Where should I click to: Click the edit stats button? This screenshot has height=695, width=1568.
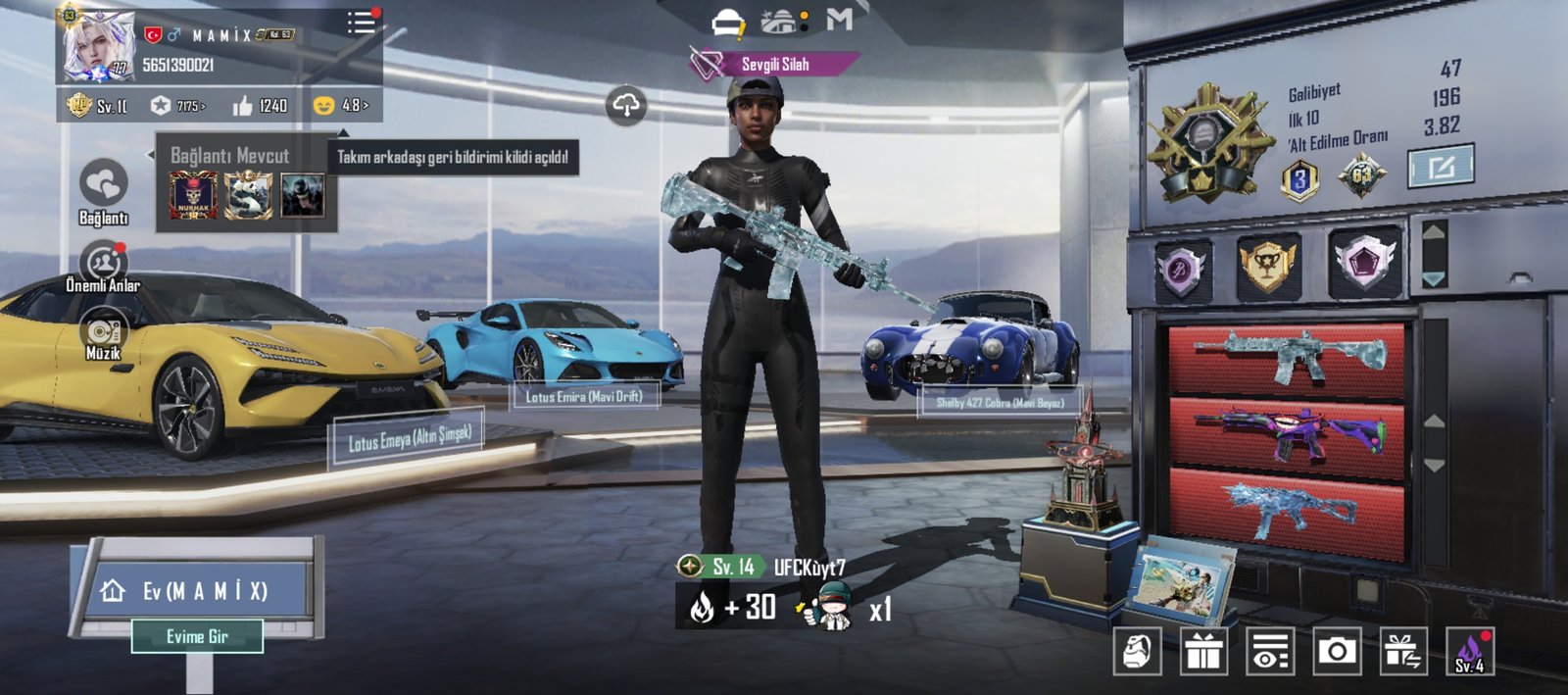(x=1441, y=167)
